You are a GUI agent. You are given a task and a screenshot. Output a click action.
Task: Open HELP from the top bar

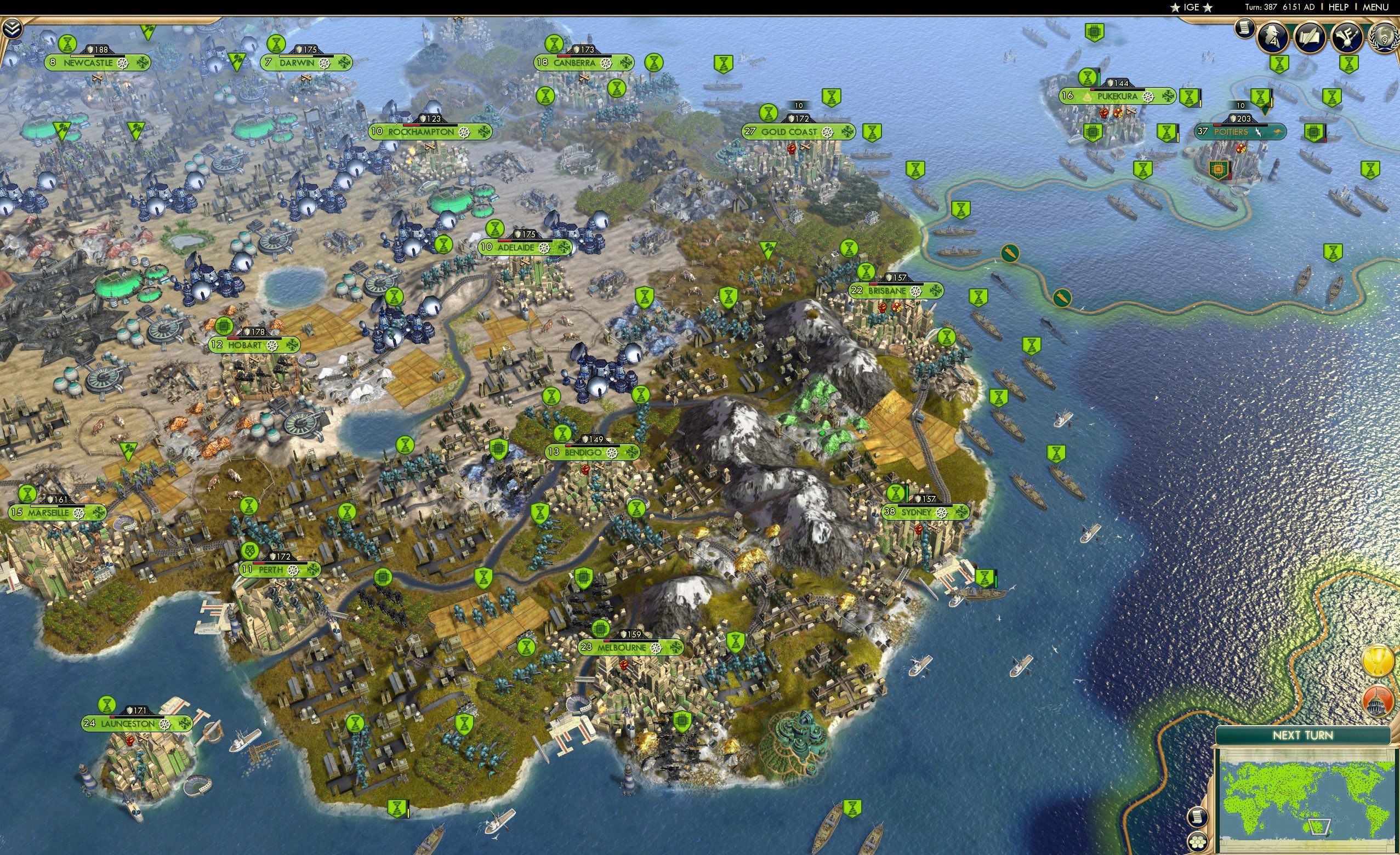point(1338,7)
